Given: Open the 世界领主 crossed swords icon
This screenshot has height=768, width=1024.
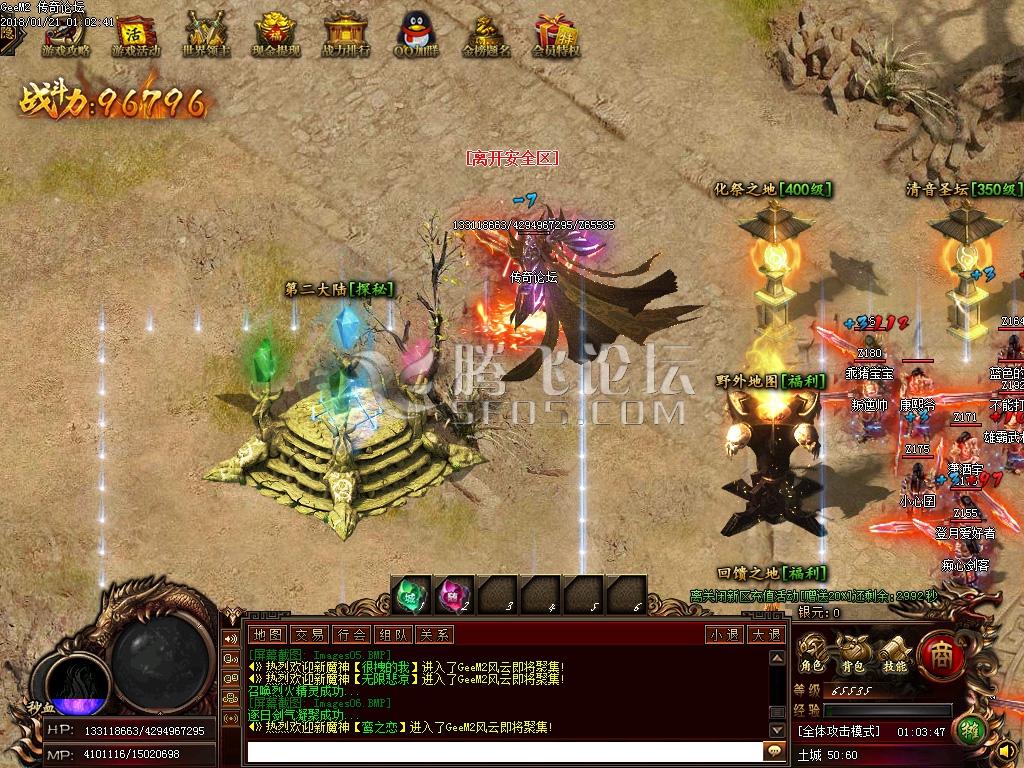Looking at the screenshot, I should click(207, 34).
